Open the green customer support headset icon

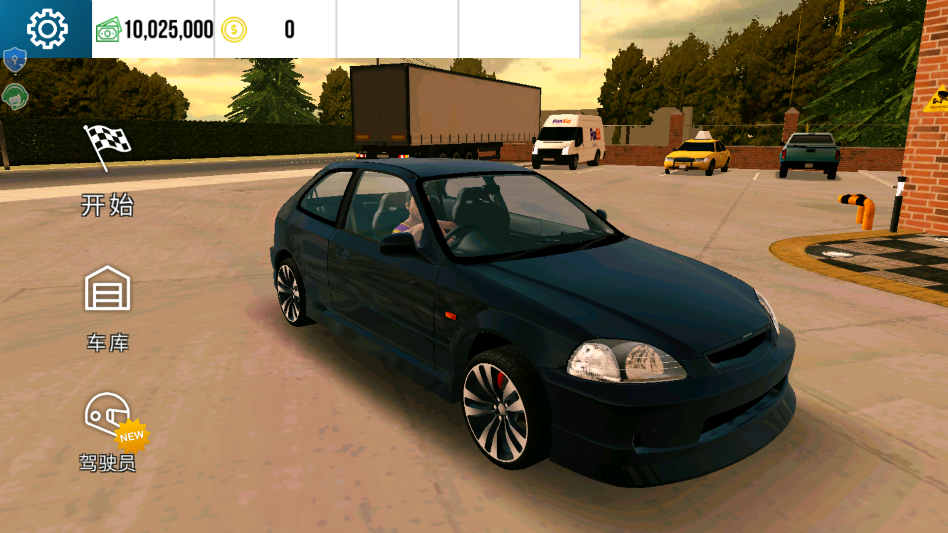coord(14,96)
